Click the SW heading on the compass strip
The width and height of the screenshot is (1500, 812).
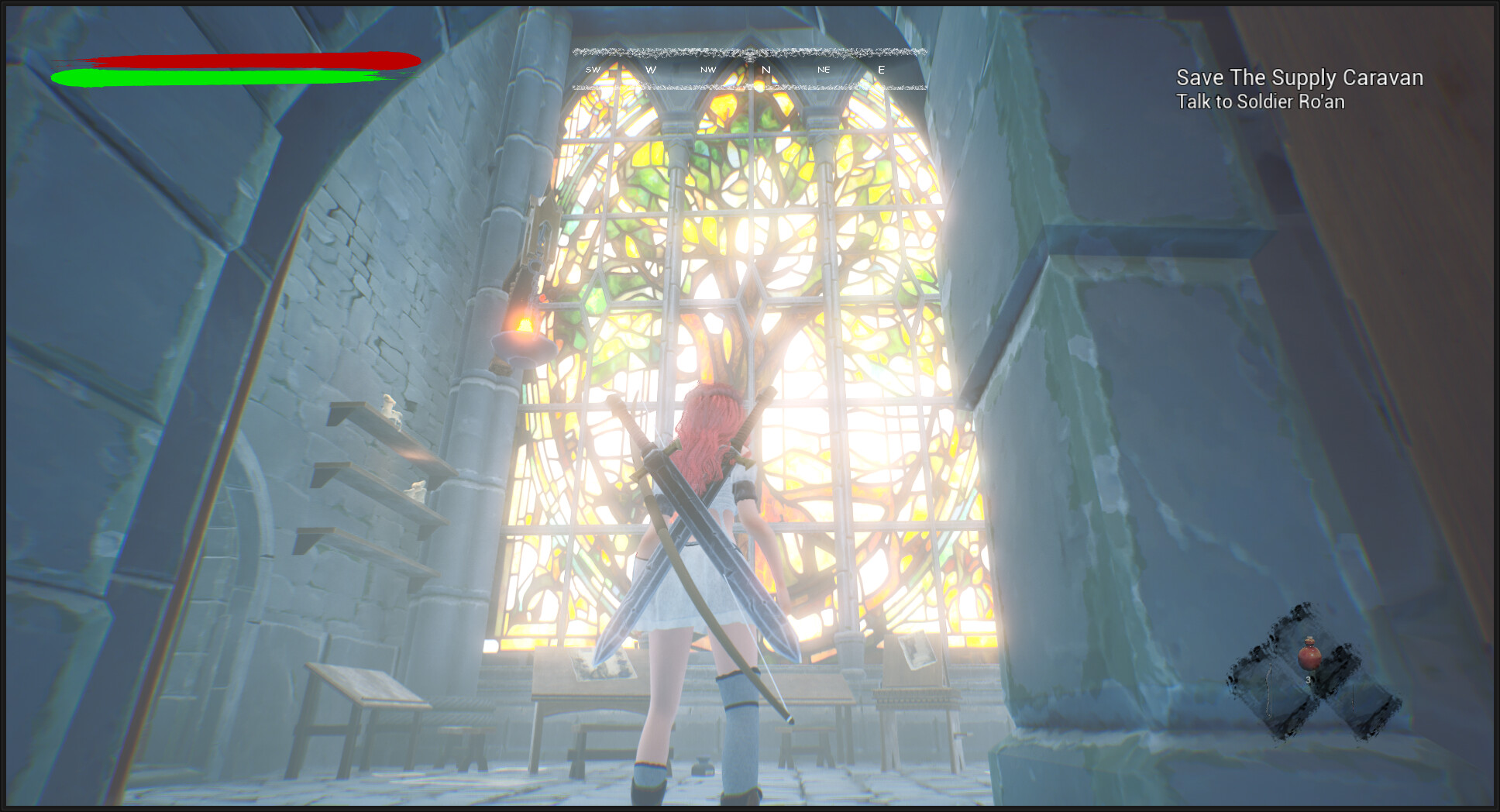(593, 69)
